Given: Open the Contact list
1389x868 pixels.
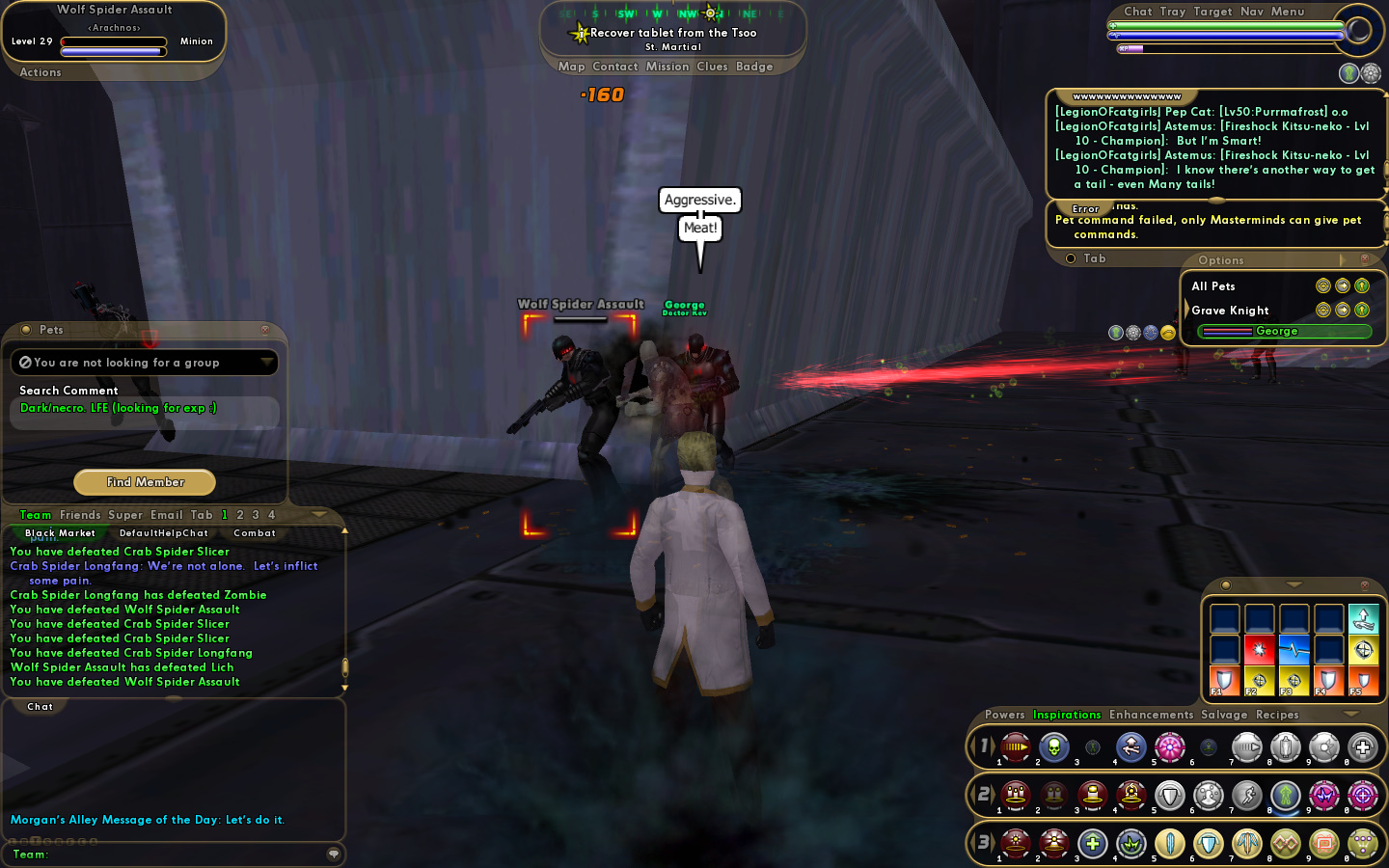Looking at the screenshot, I should pyautogui.click(x=615, y=67).
